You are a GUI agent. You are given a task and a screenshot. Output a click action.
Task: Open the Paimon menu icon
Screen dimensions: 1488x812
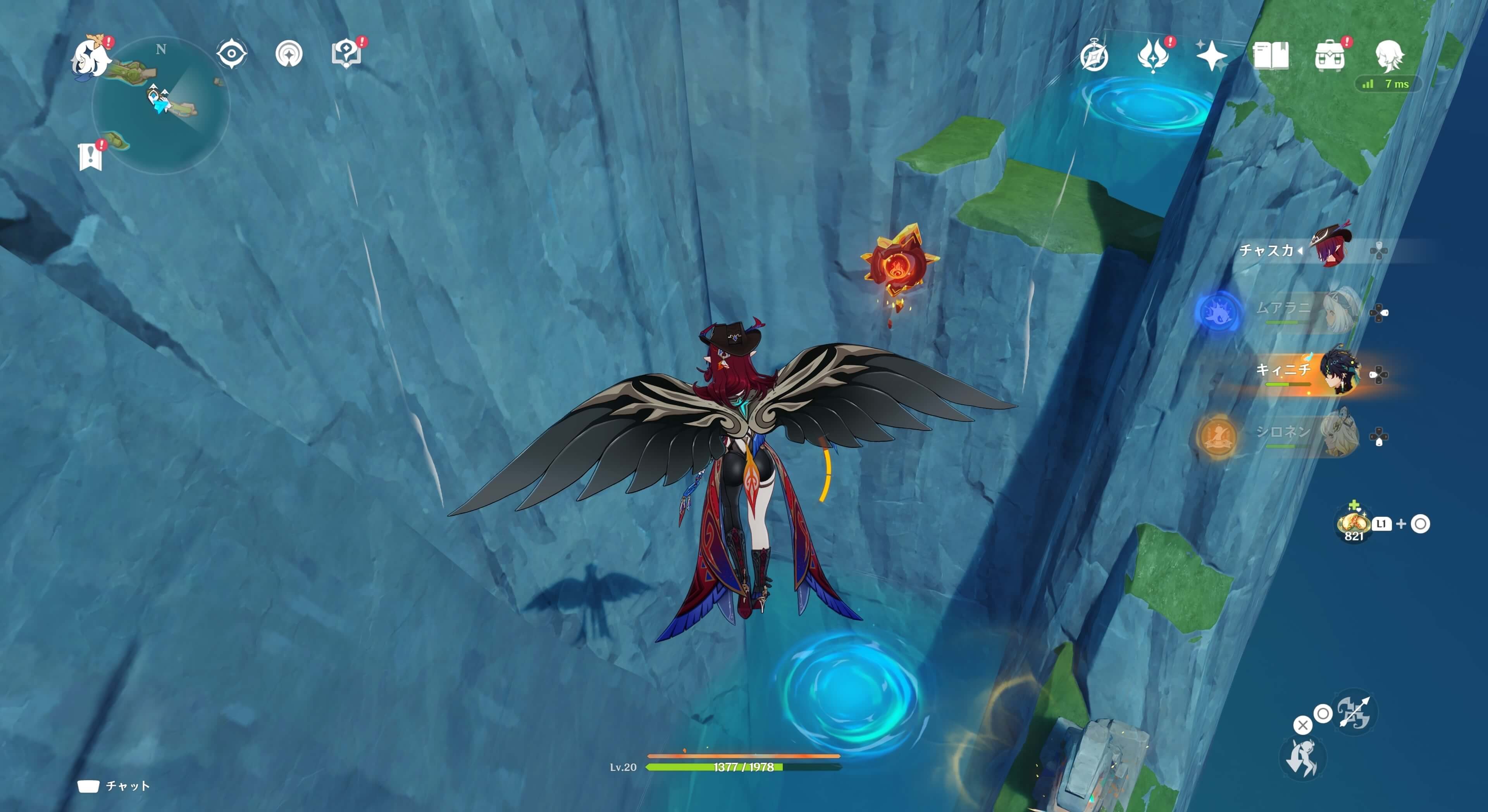(x=91, y=57)
